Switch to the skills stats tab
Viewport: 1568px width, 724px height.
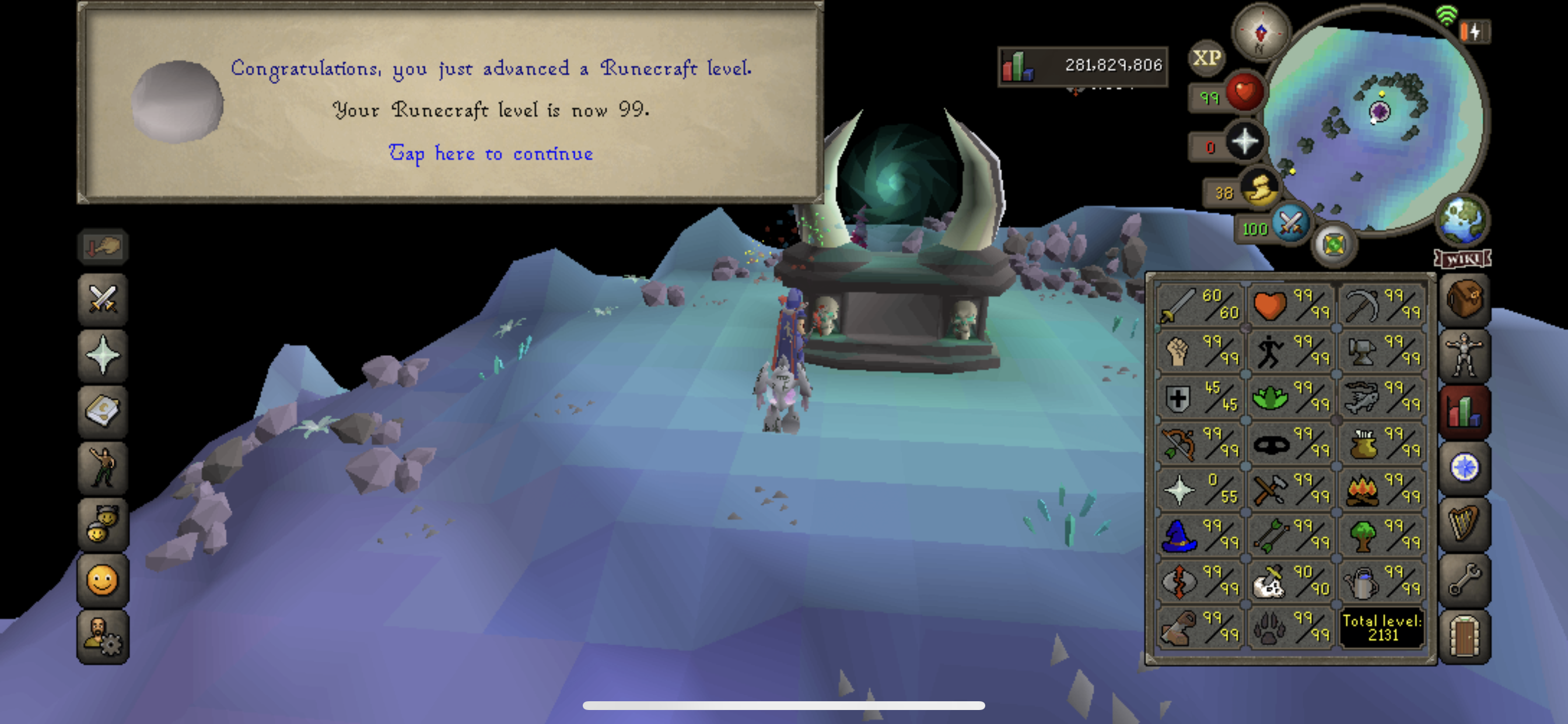1465,409
